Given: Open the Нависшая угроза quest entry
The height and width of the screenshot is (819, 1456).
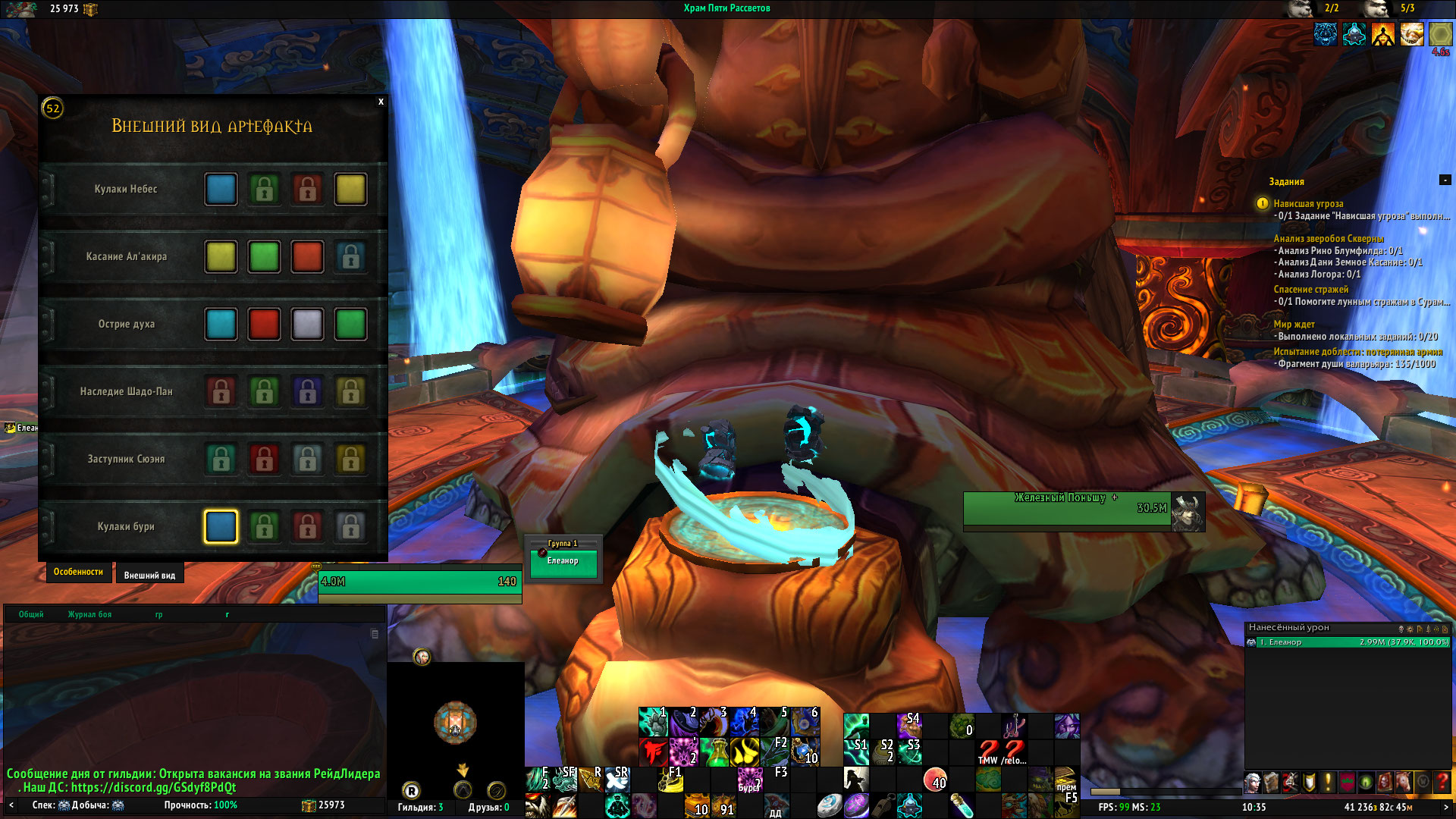Looking at the screenshot, I should click(1308, 204).
